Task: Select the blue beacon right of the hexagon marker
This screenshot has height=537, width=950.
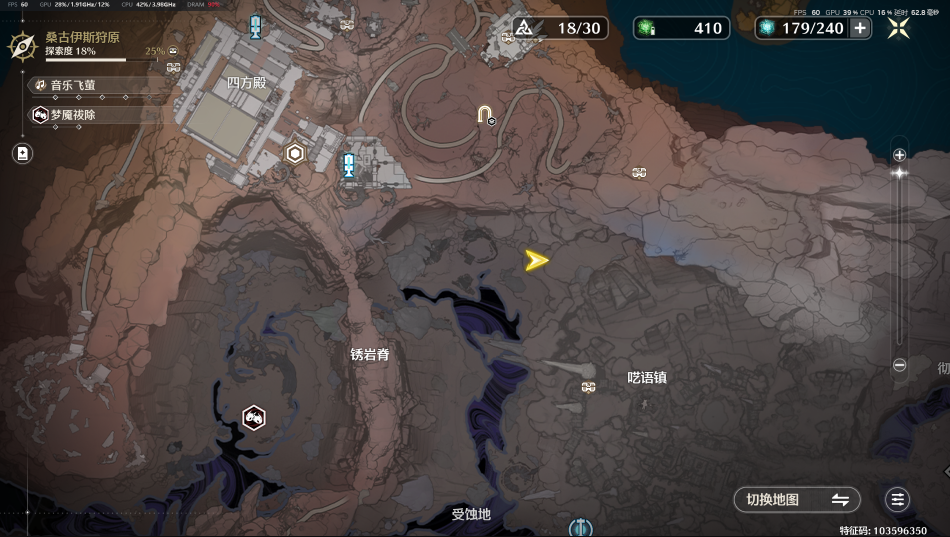Action: coord(348,165)
